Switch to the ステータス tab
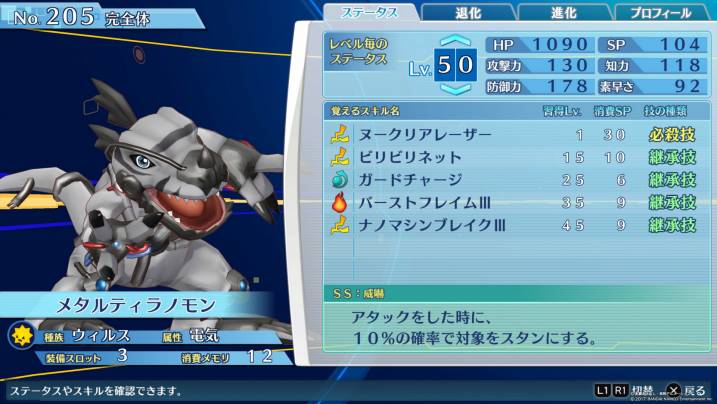 click(369, 13)
